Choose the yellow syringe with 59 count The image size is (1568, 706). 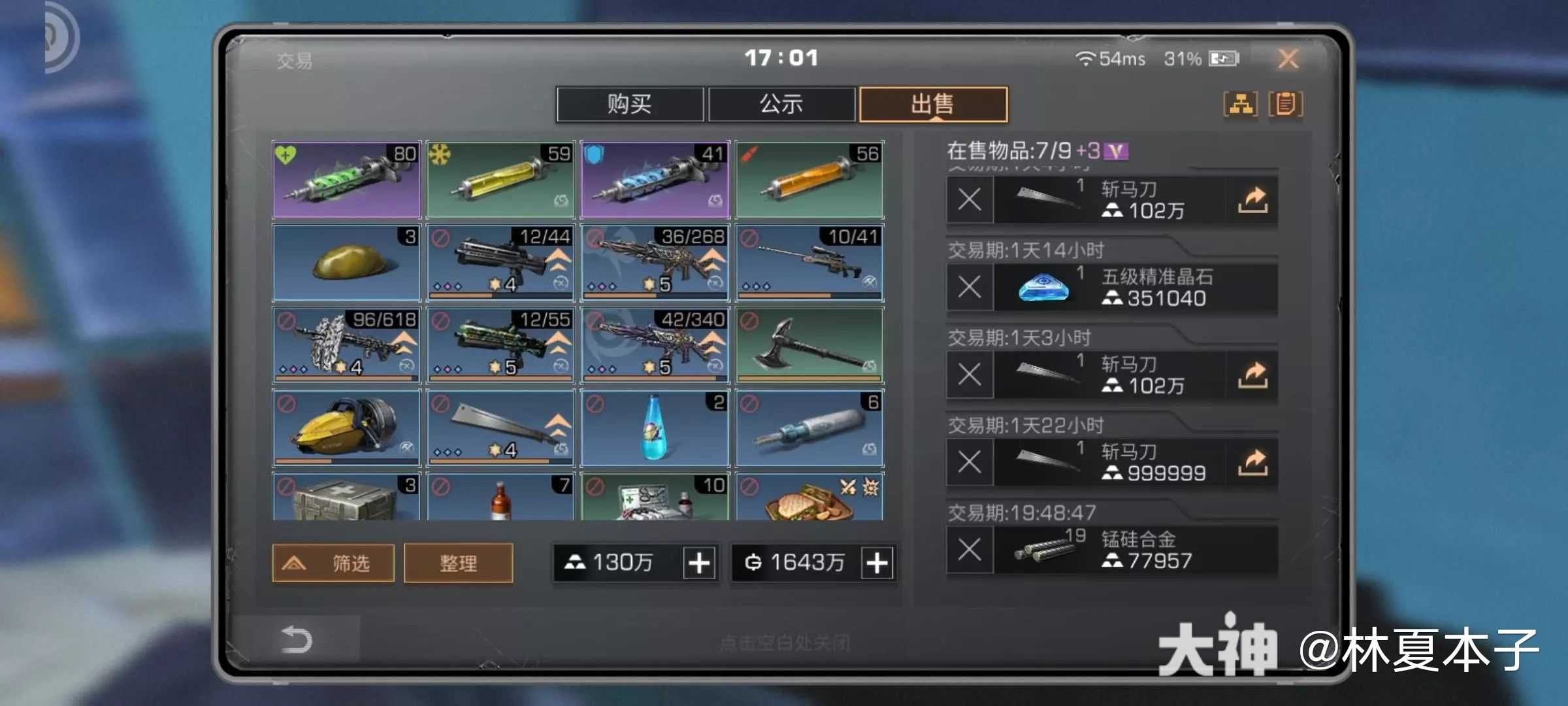click(x=500, y=180)
